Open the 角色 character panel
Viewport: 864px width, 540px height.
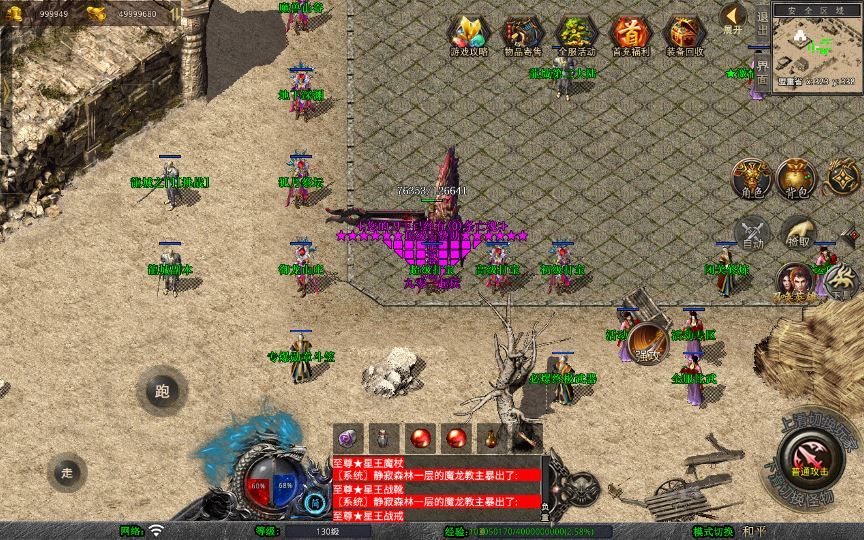pos(752,178)
